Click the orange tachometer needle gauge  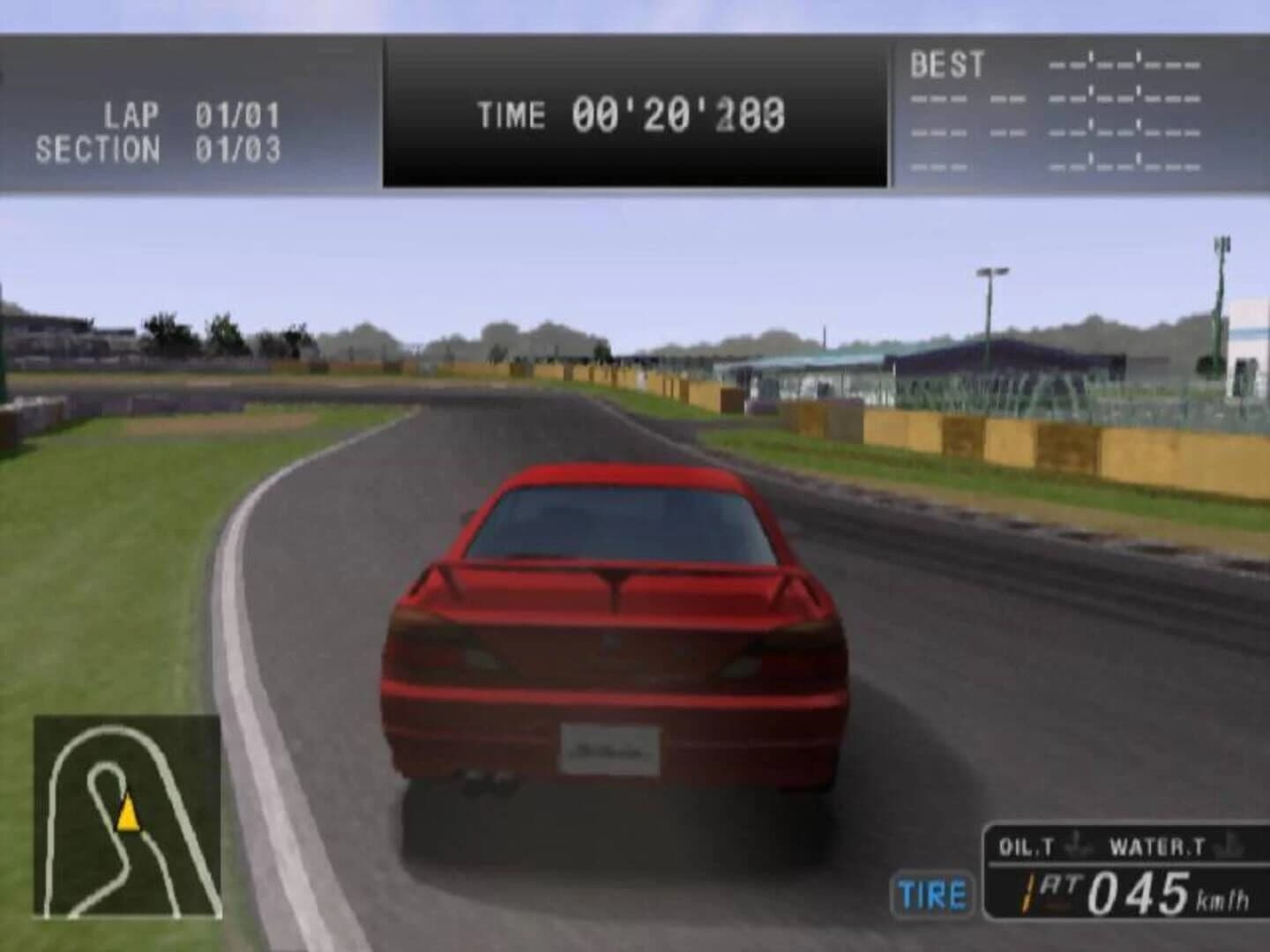coord(1027,890)
